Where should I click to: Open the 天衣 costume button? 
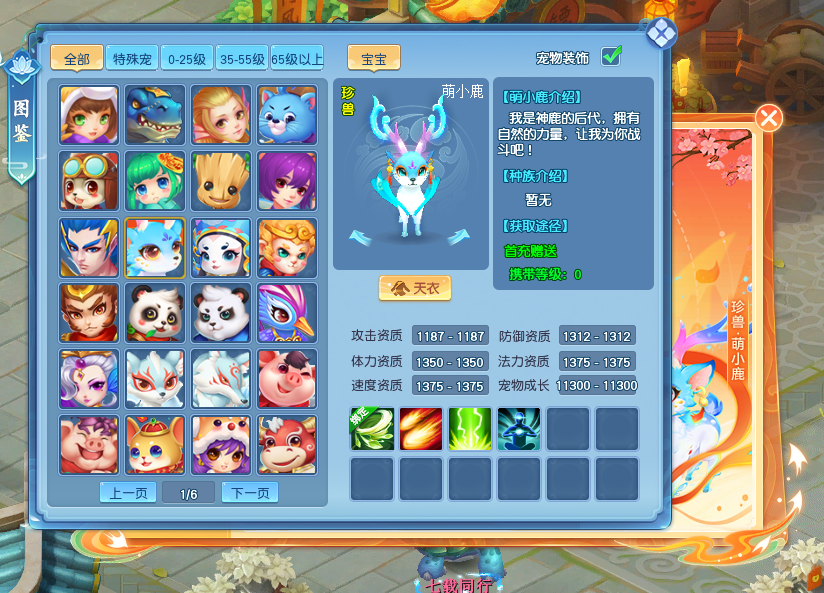point(415,288)
